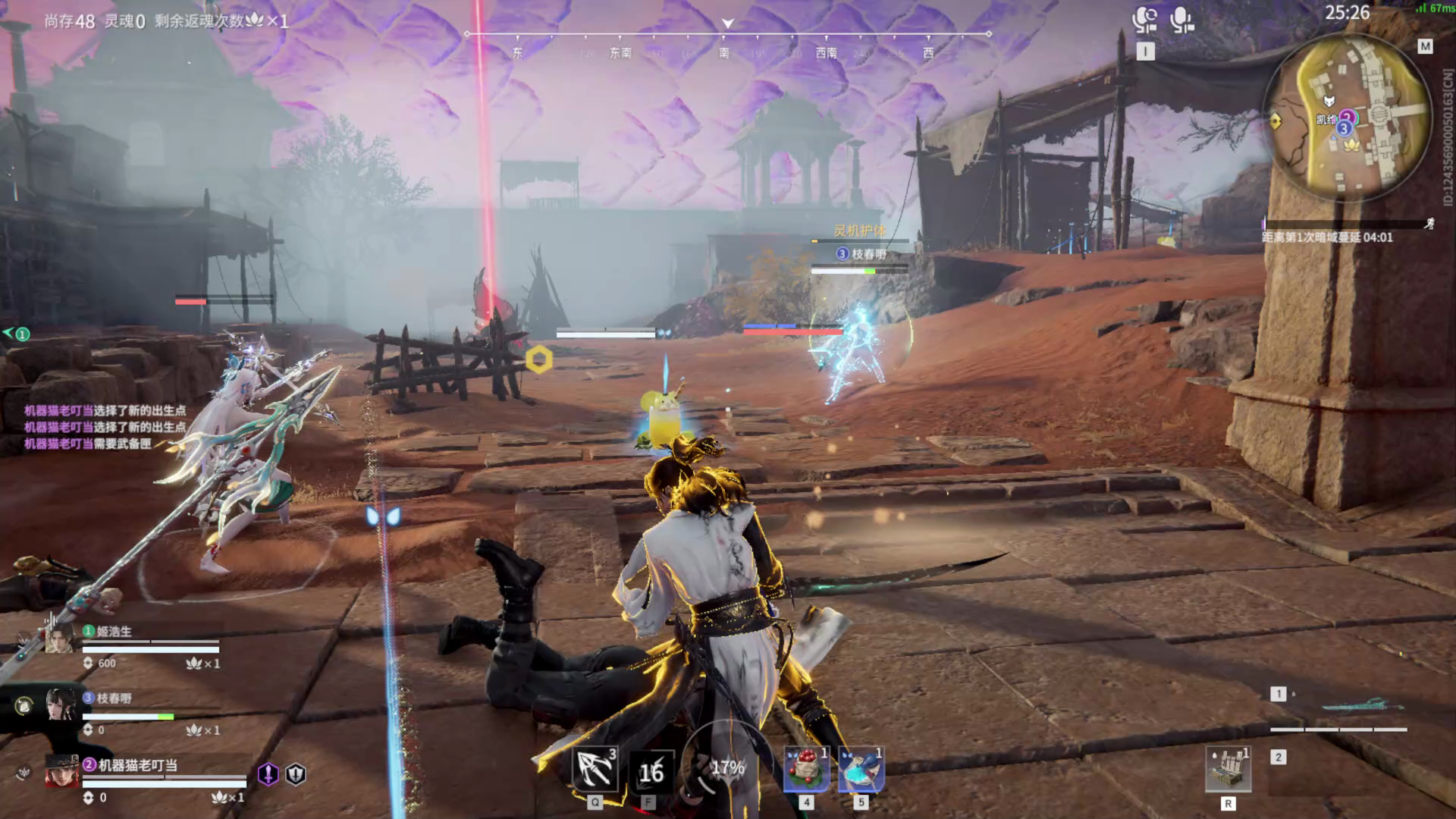Click the yellow hexagon waypoint marker
Viewport: 1456px width, 819px height.
pyautogui.click(x=538, y=359)
